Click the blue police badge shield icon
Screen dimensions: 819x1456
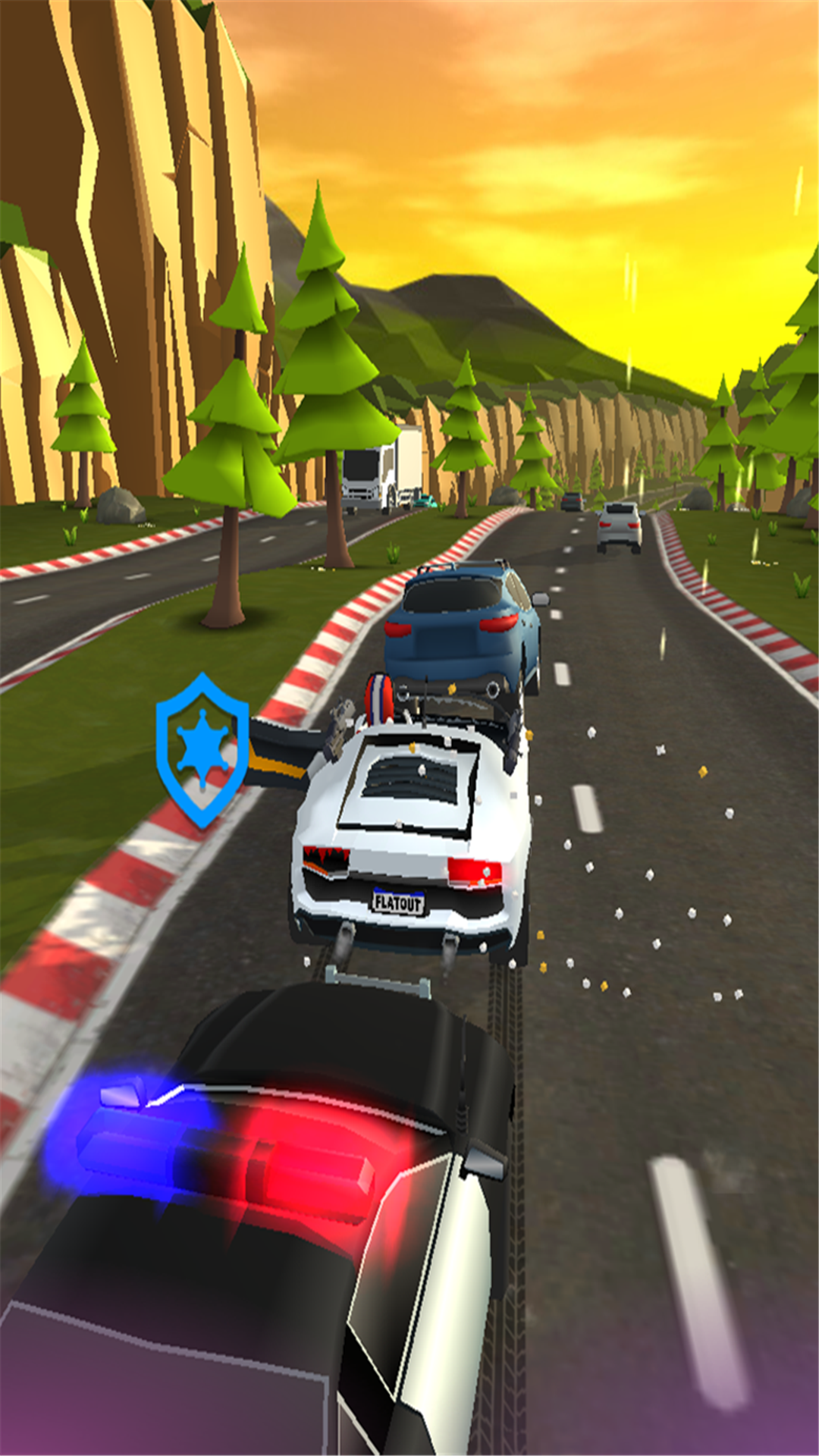202,749
